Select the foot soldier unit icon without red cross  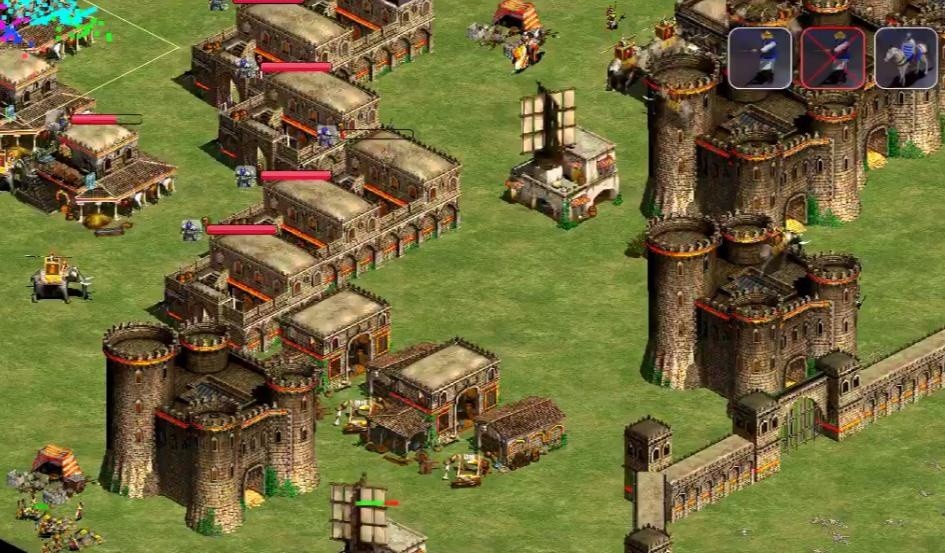[x=759, y=58]
